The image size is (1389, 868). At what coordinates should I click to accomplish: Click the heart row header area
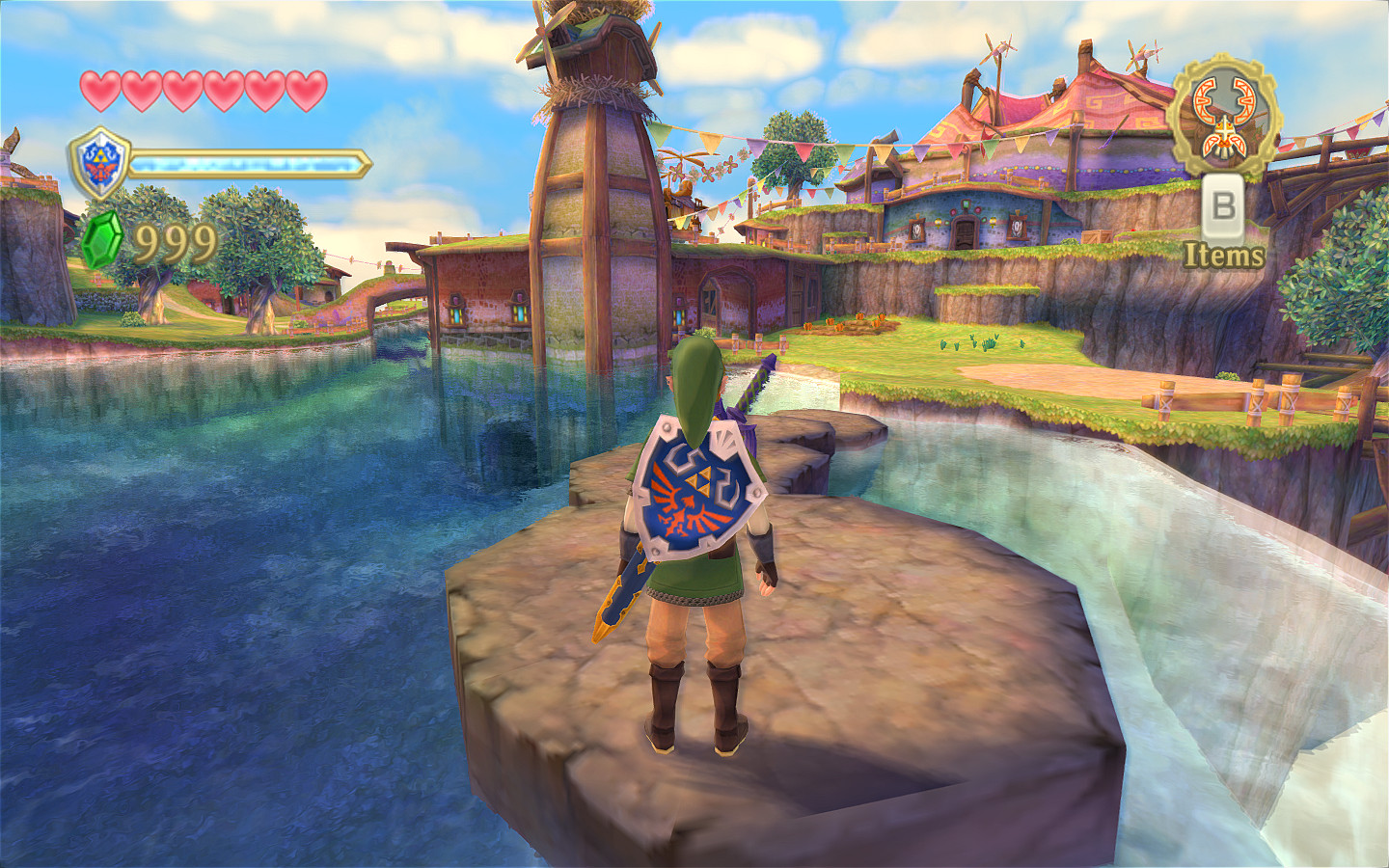201,88
